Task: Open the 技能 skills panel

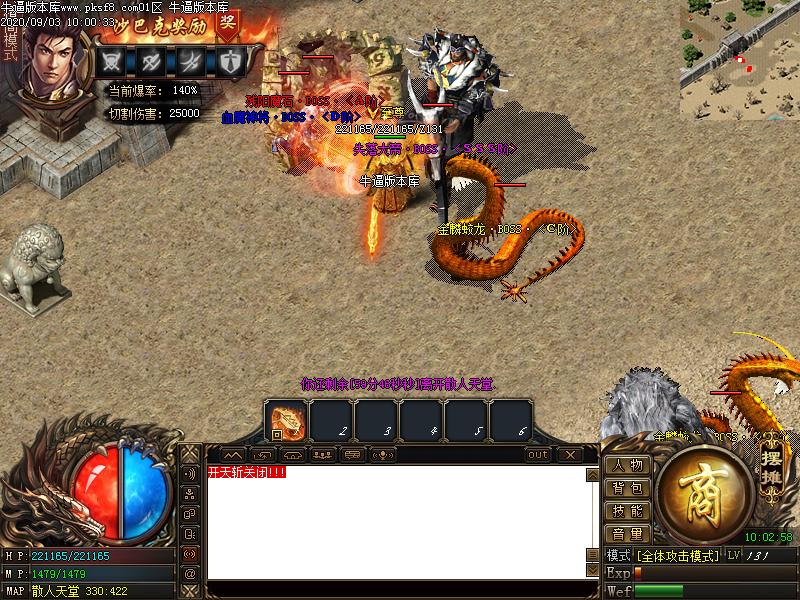Action: click(627, 511)
